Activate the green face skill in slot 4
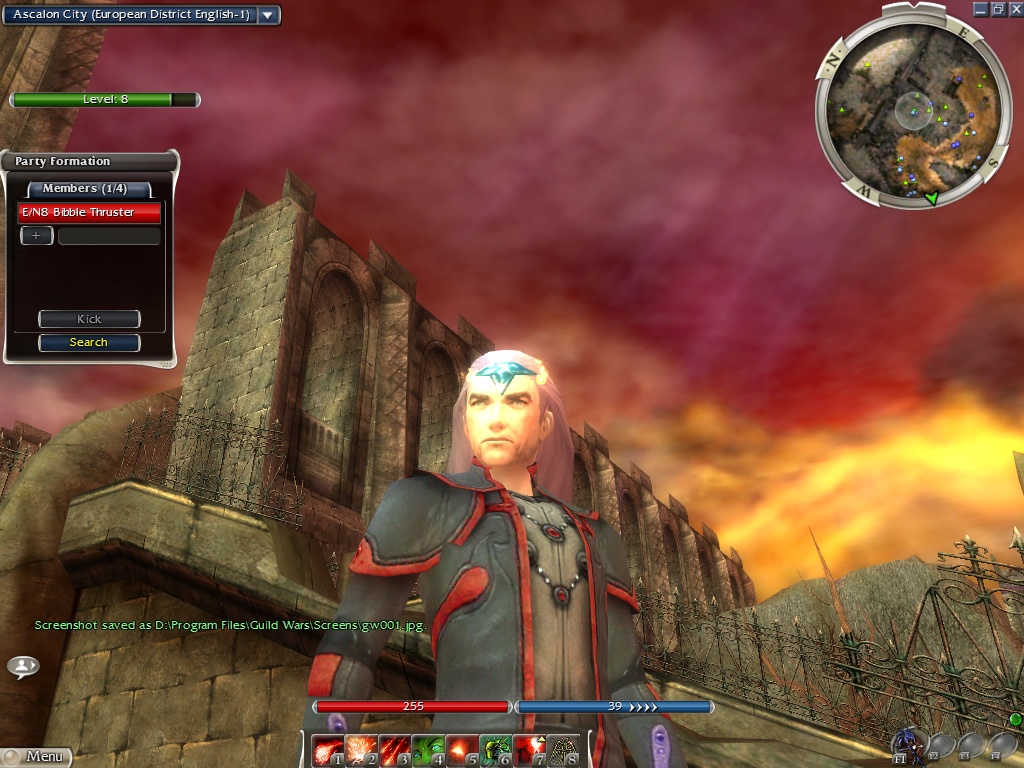This screenshot has height=768, width=1024. pyautogui.click(x=428, y=750)
